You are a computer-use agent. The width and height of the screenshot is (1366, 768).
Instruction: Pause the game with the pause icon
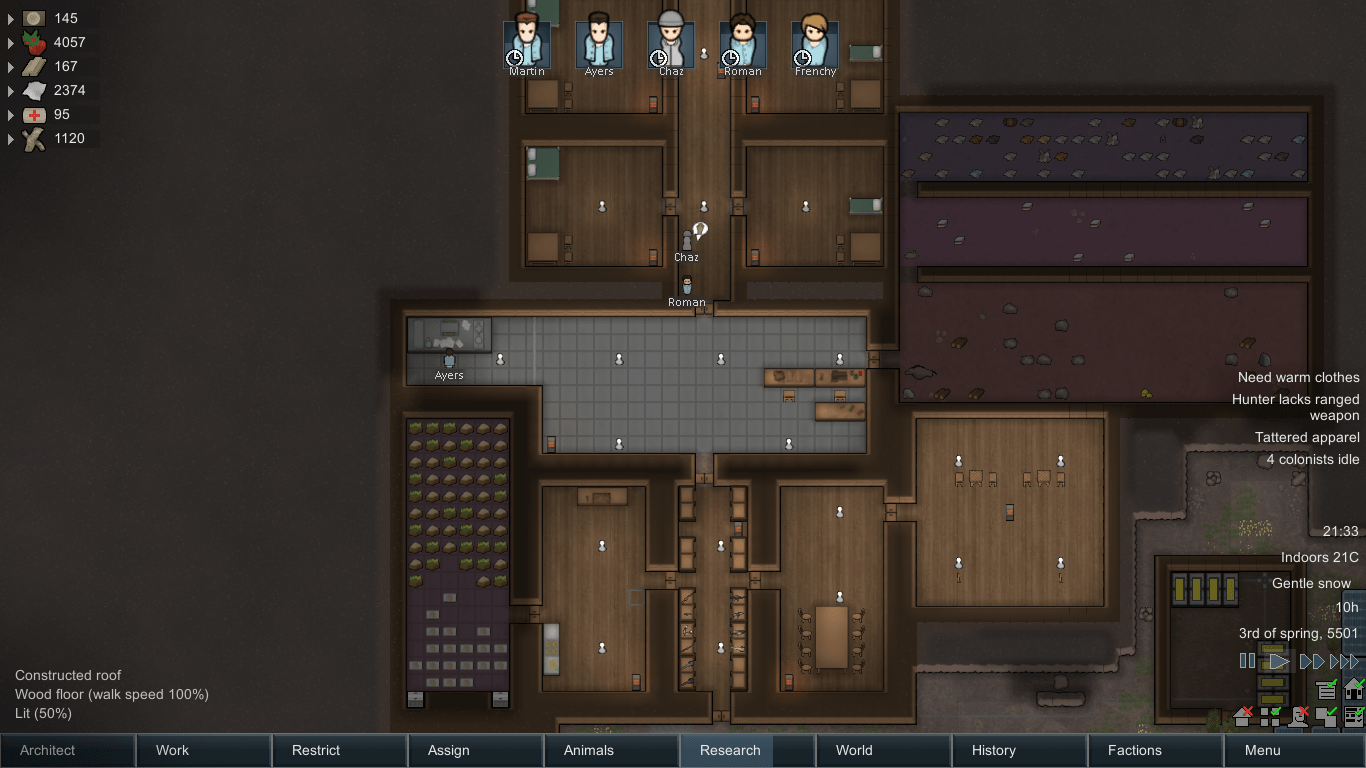1247,661
